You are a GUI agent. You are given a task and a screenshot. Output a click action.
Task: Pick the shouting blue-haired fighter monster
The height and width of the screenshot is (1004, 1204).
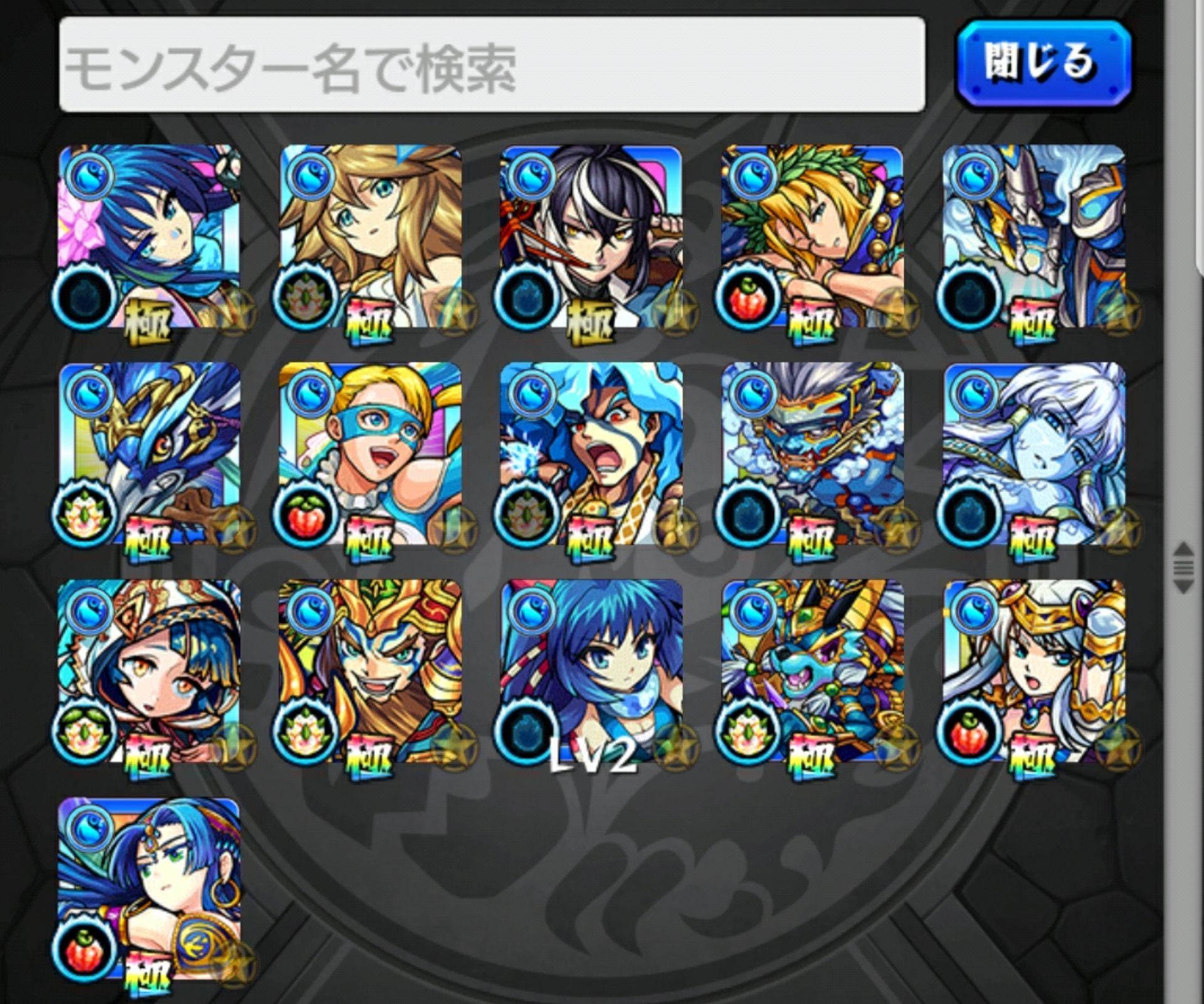pos(591,454)
